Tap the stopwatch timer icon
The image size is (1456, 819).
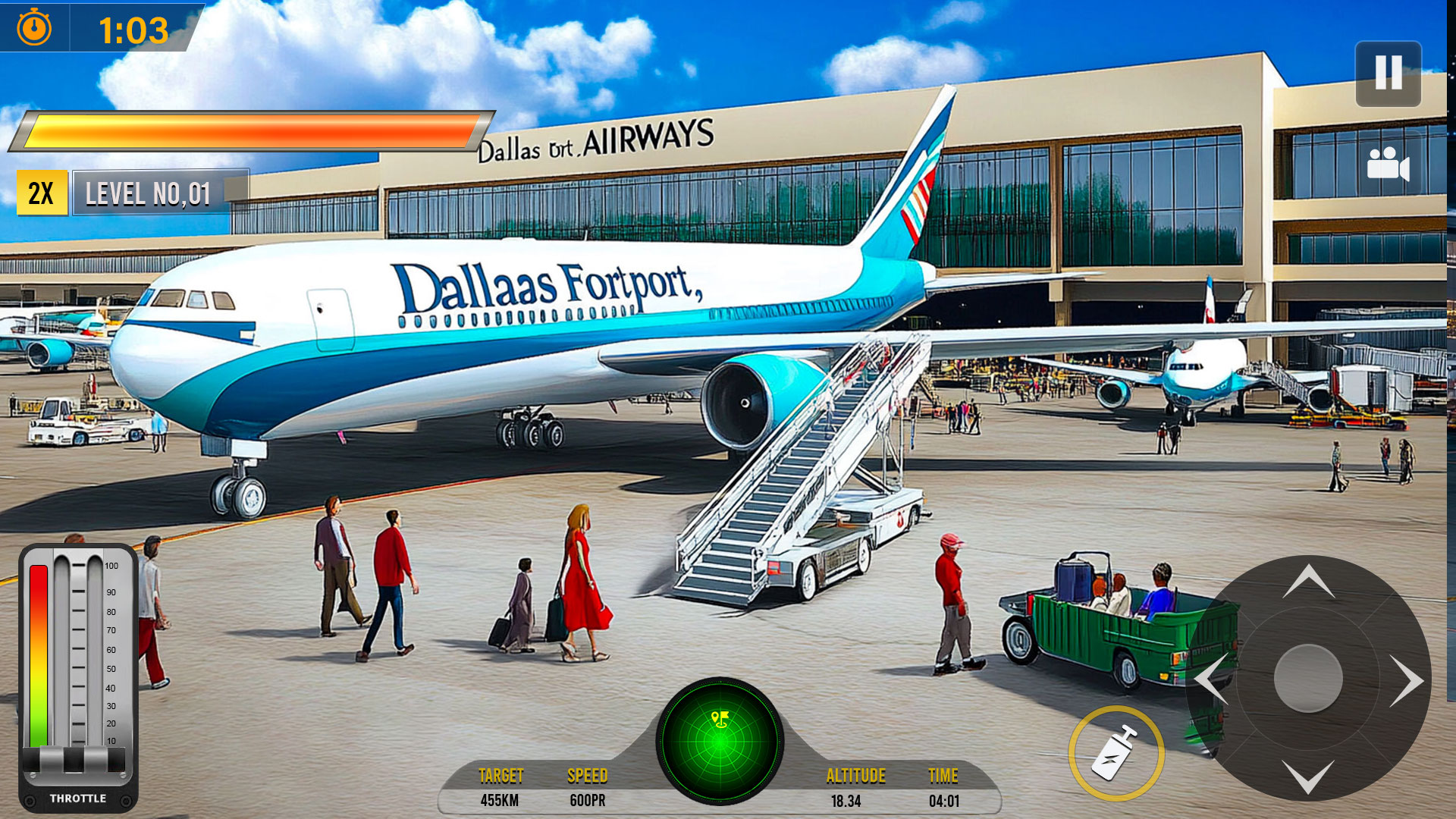pos(32,29)
